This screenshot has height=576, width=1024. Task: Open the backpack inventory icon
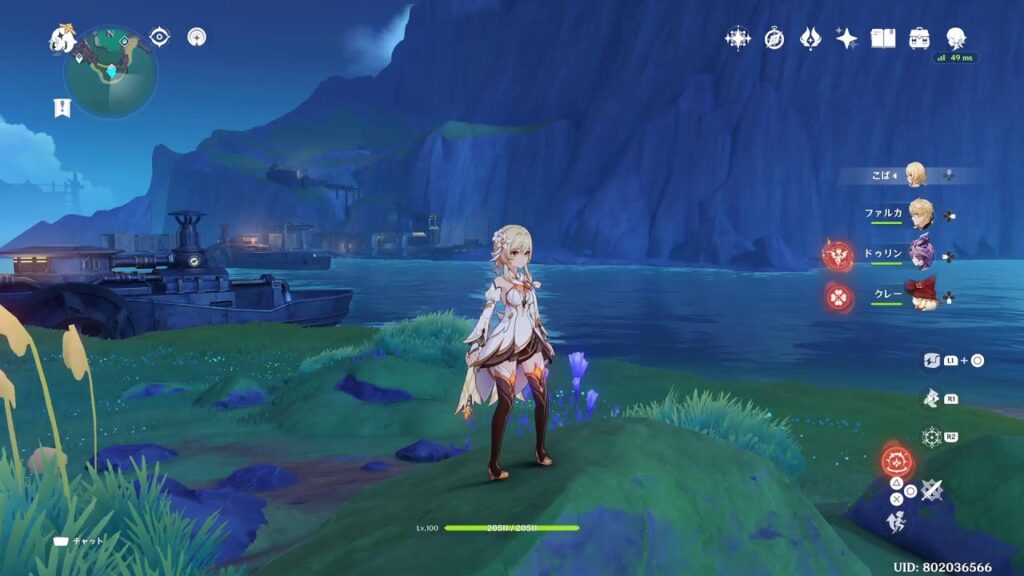coord(919,39)
